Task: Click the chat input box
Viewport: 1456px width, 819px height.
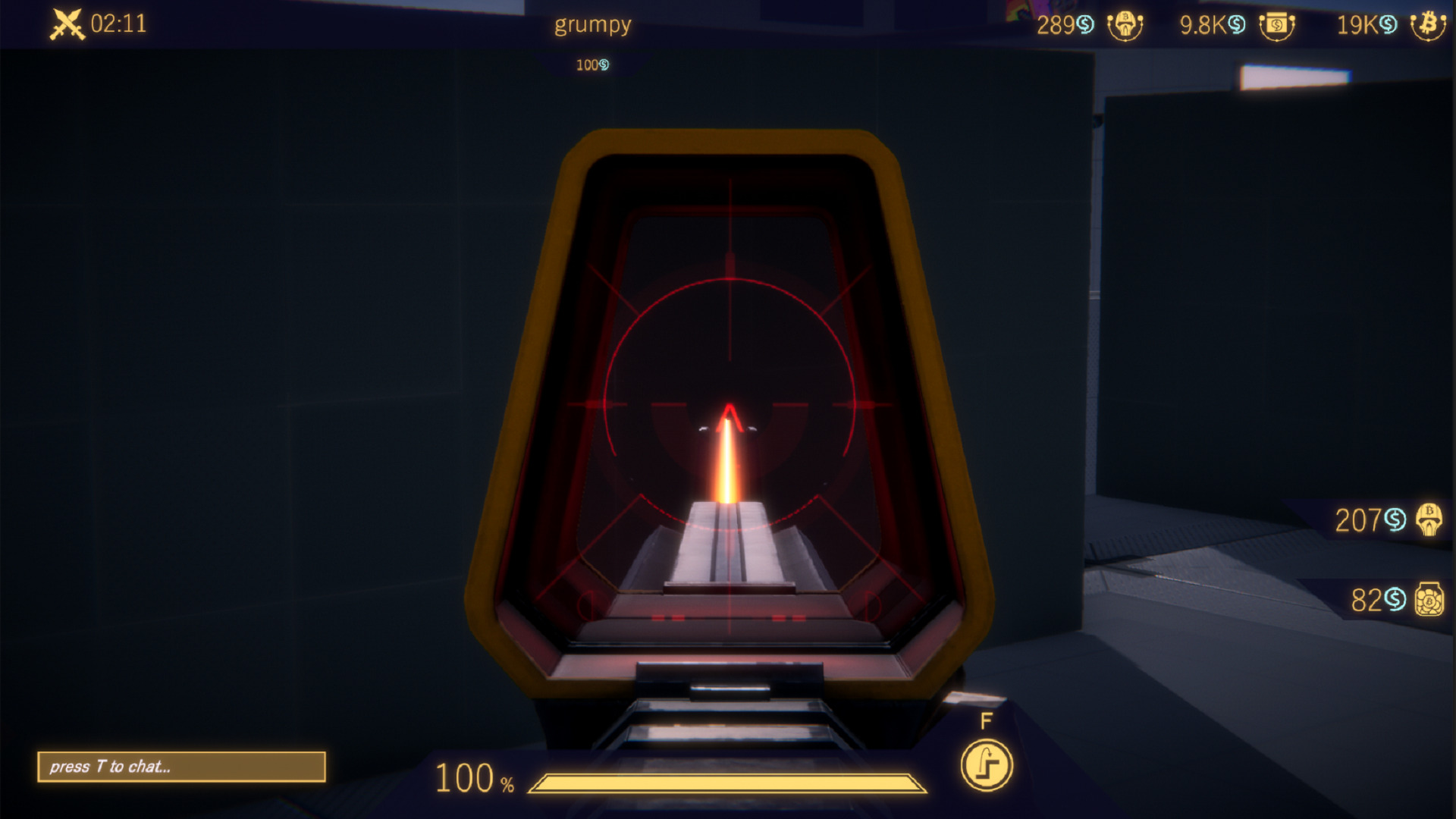Action: point(181,767)
